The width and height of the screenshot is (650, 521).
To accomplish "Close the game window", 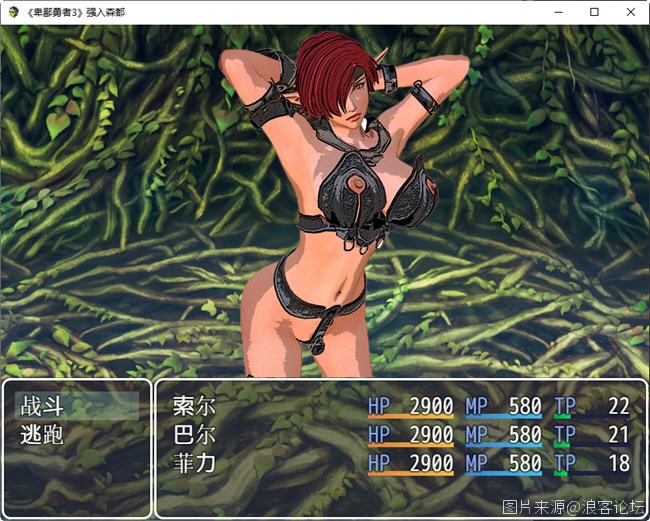I will coord(629,12).
